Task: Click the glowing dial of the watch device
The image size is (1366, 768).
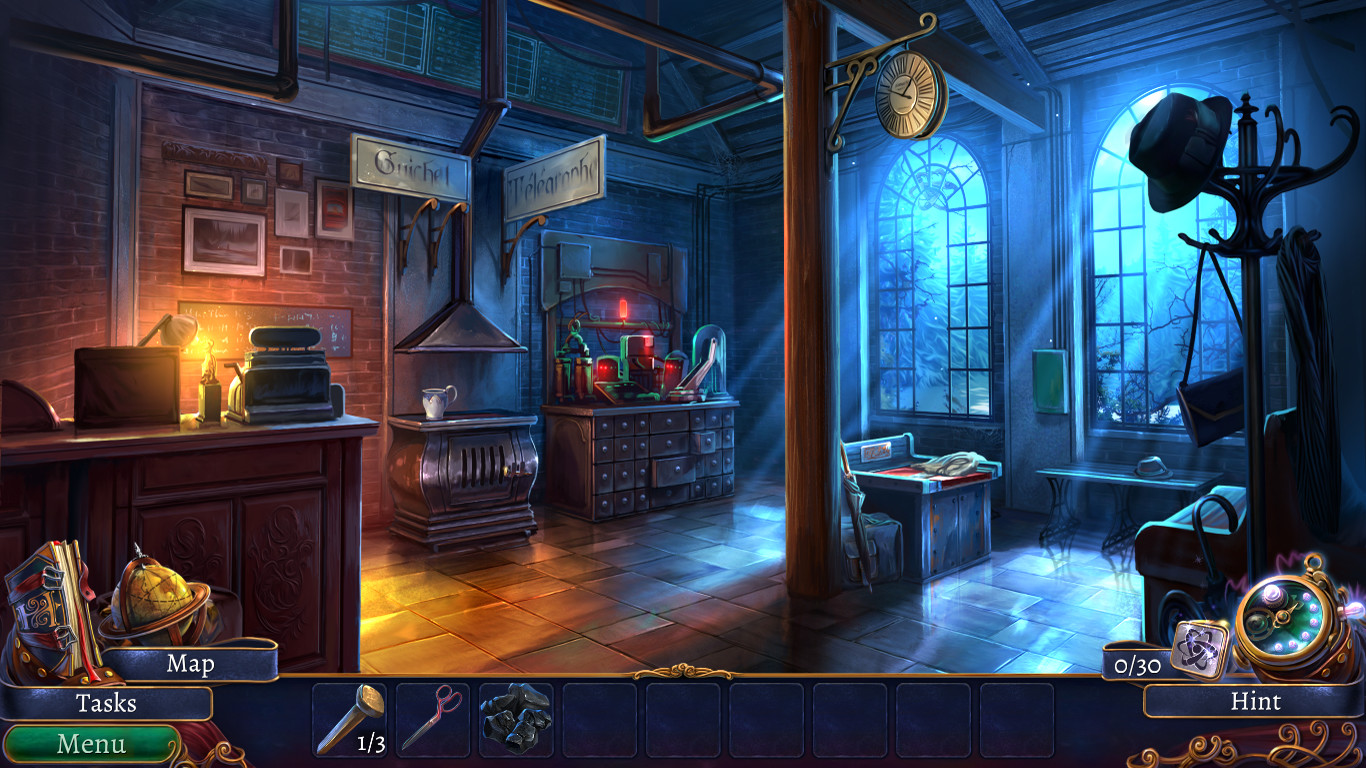Action: (x=1283, y=620)
